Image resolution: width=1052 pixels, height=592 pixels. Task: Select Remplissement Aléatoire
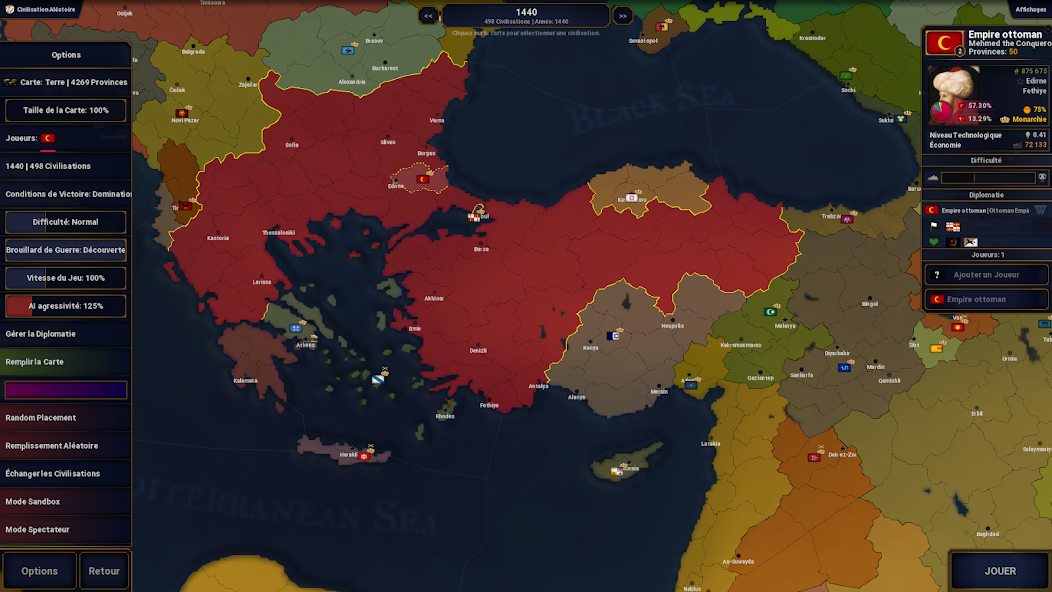click(66, 446)
